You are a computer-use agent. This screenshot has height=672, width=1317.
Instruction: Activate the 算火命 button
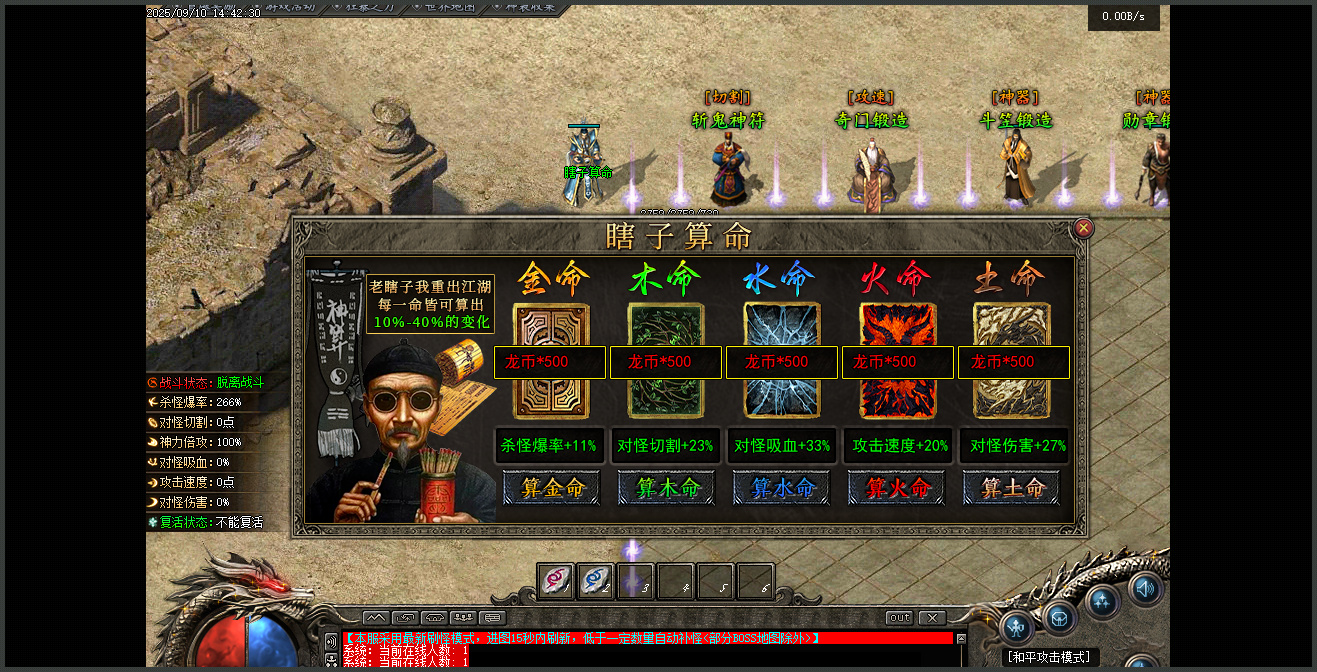tap(898, 488)
